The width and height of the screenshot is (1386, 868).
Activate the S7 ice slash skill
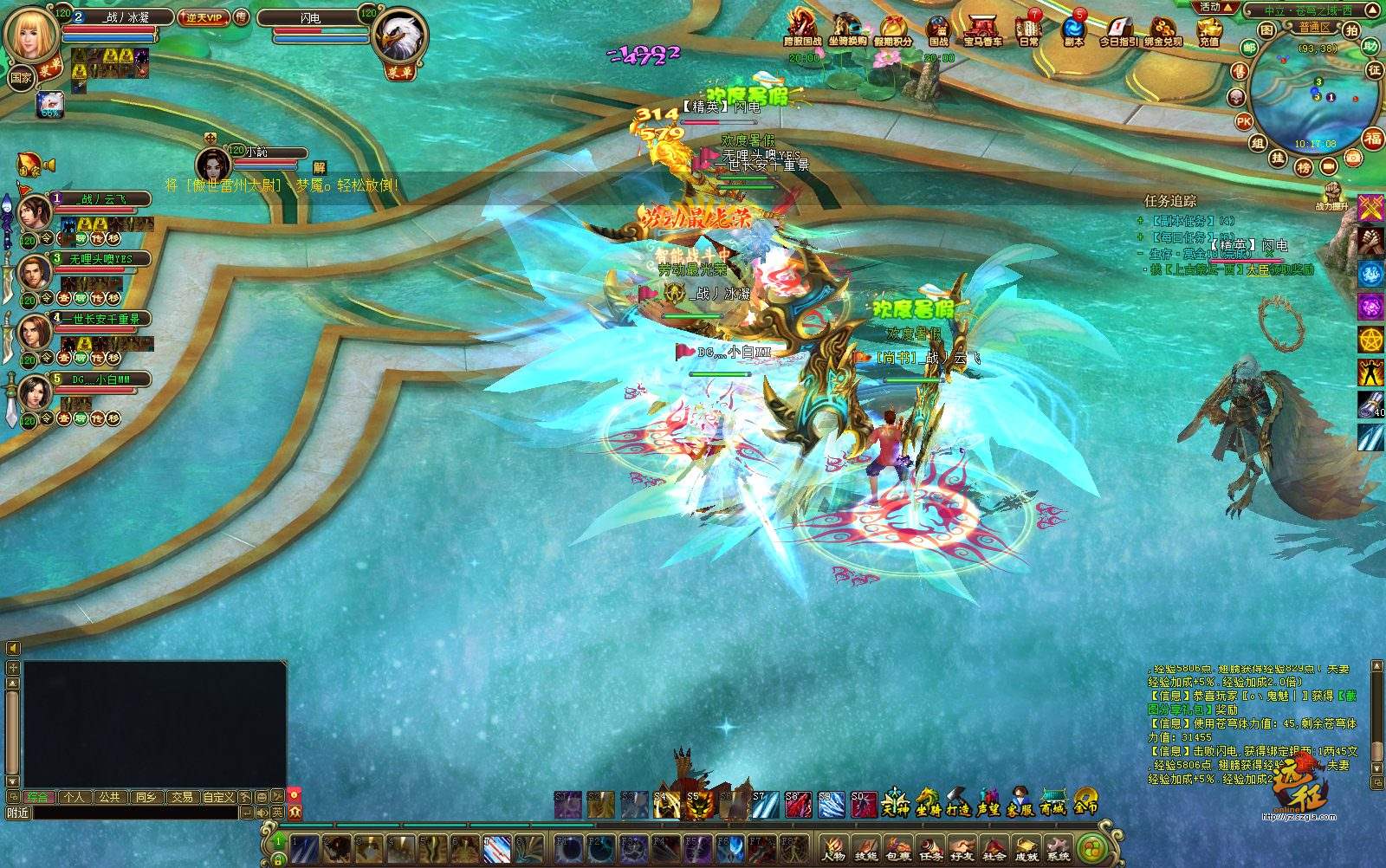764,805
